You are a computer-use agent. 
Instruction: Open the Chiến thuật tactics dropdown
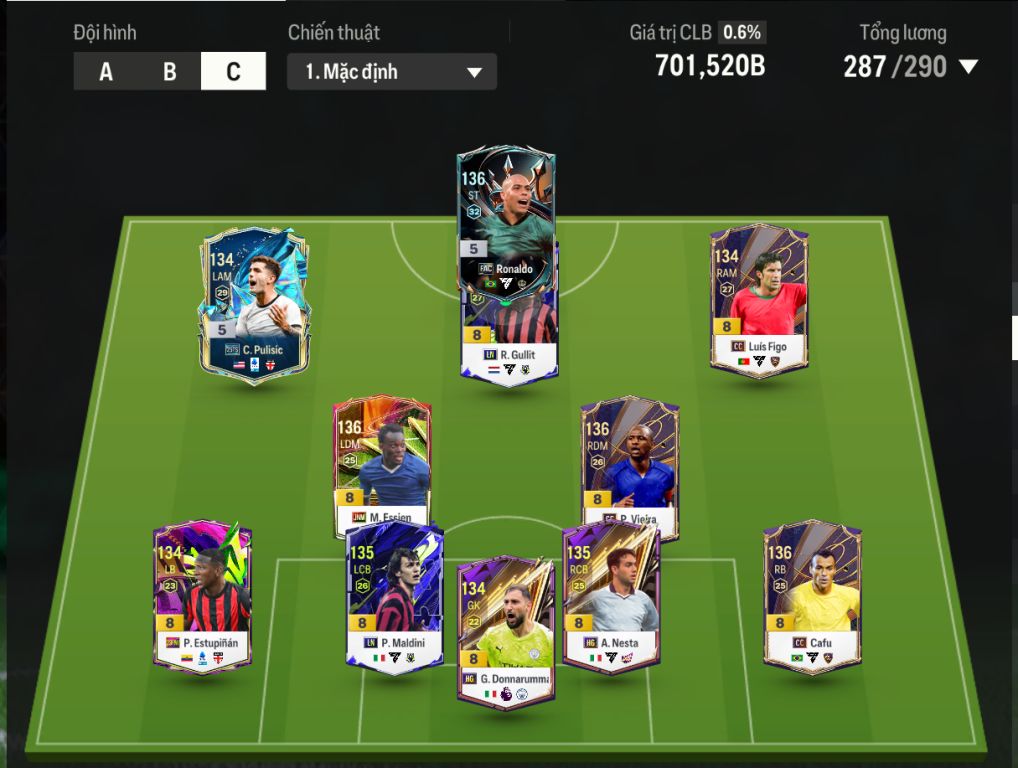coord(391,72)
